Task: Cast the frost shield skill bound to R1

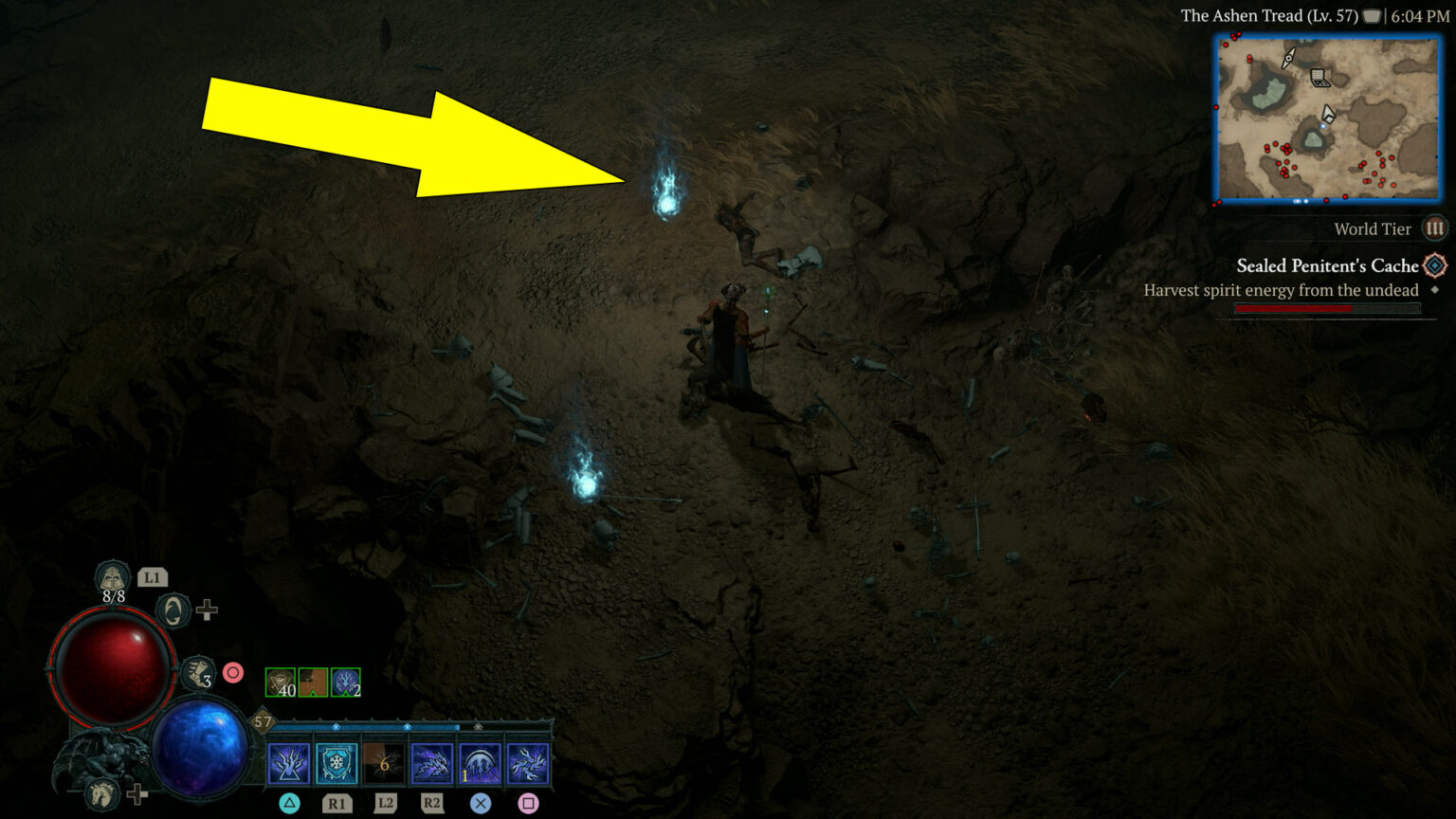Action: coord(337,760)
